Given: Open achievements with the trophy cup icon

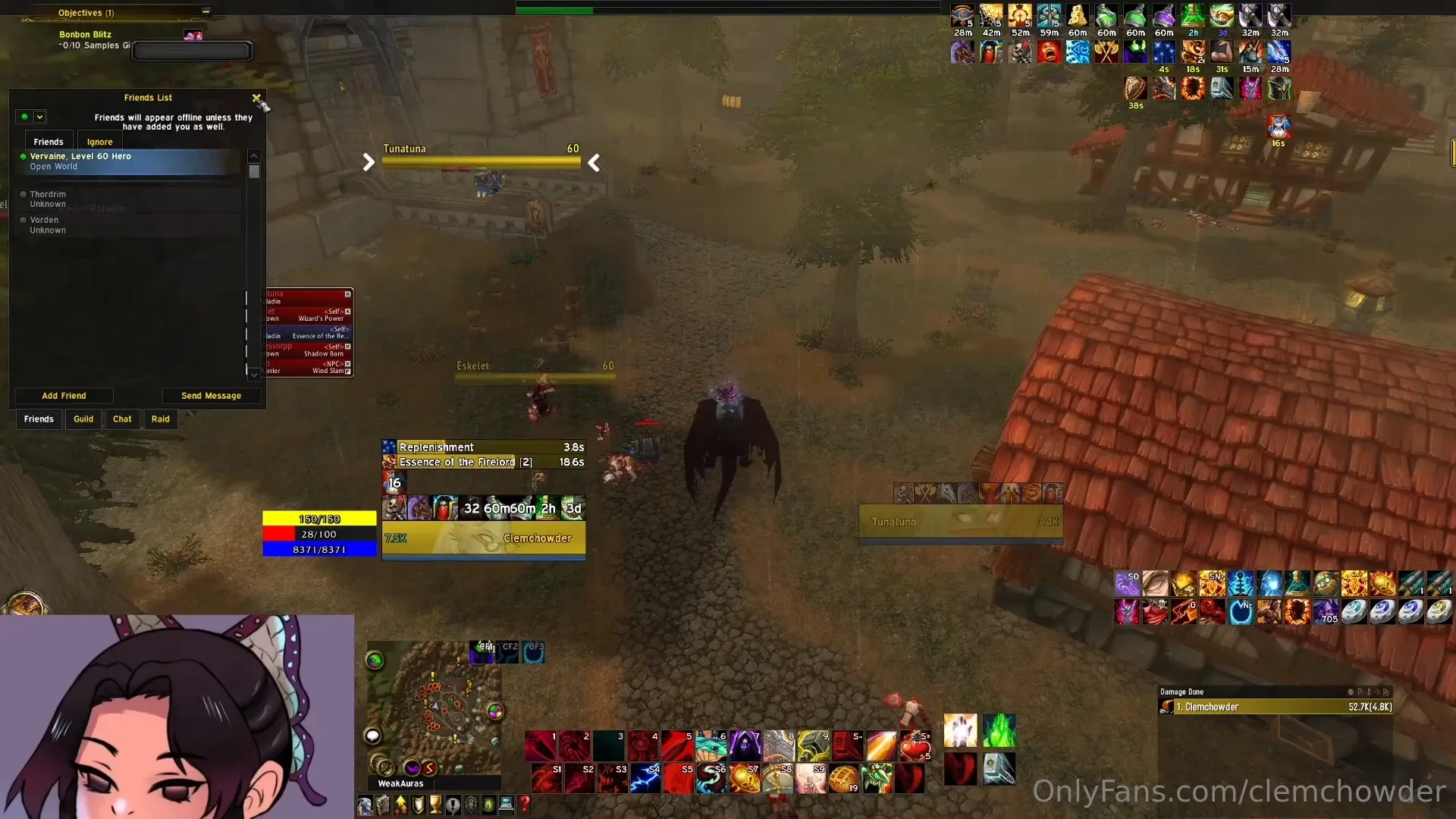Looking at the screenshot, I should (x=435, y=805).
